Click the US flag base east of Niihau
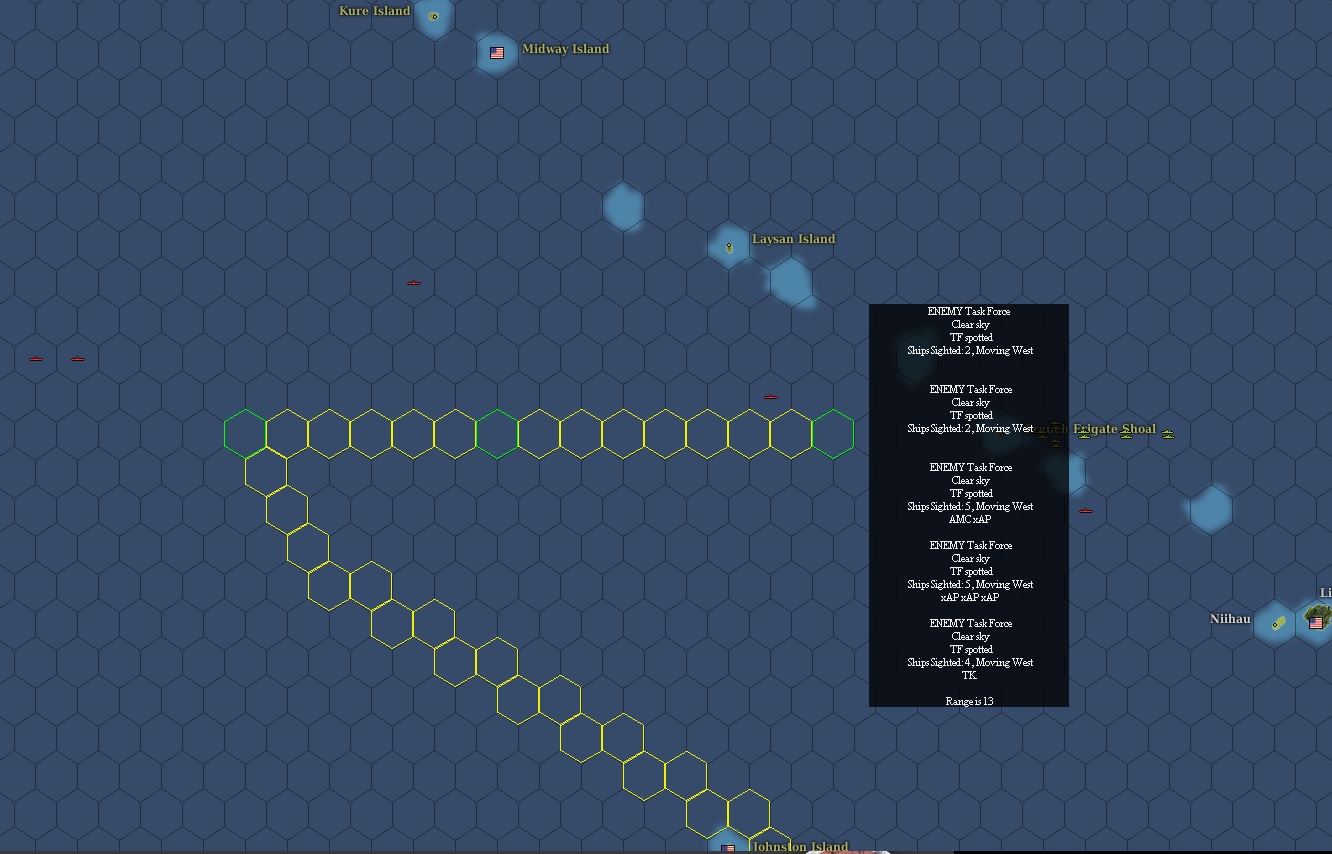The width and height of the screenshot is (1332, 854). (x=1316, y=622)
